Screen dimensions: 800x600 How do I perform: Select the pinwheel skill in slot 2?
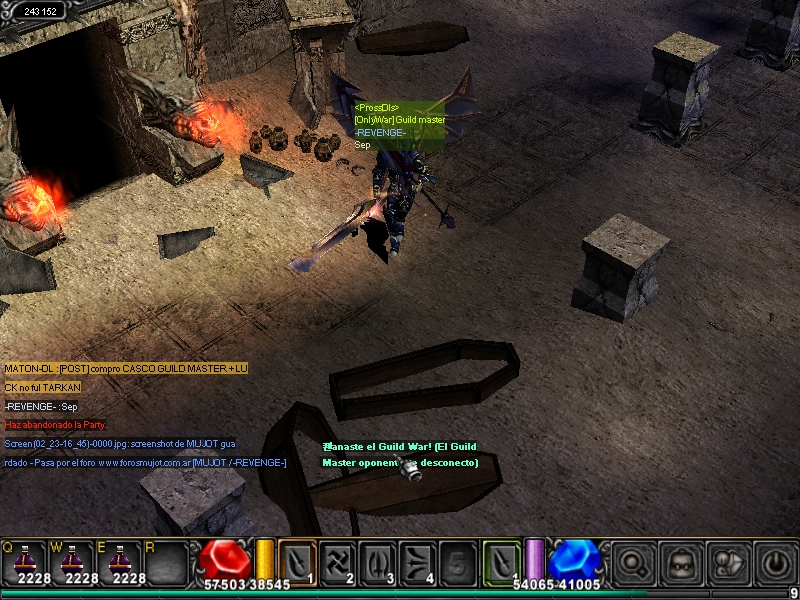point(338,561)
